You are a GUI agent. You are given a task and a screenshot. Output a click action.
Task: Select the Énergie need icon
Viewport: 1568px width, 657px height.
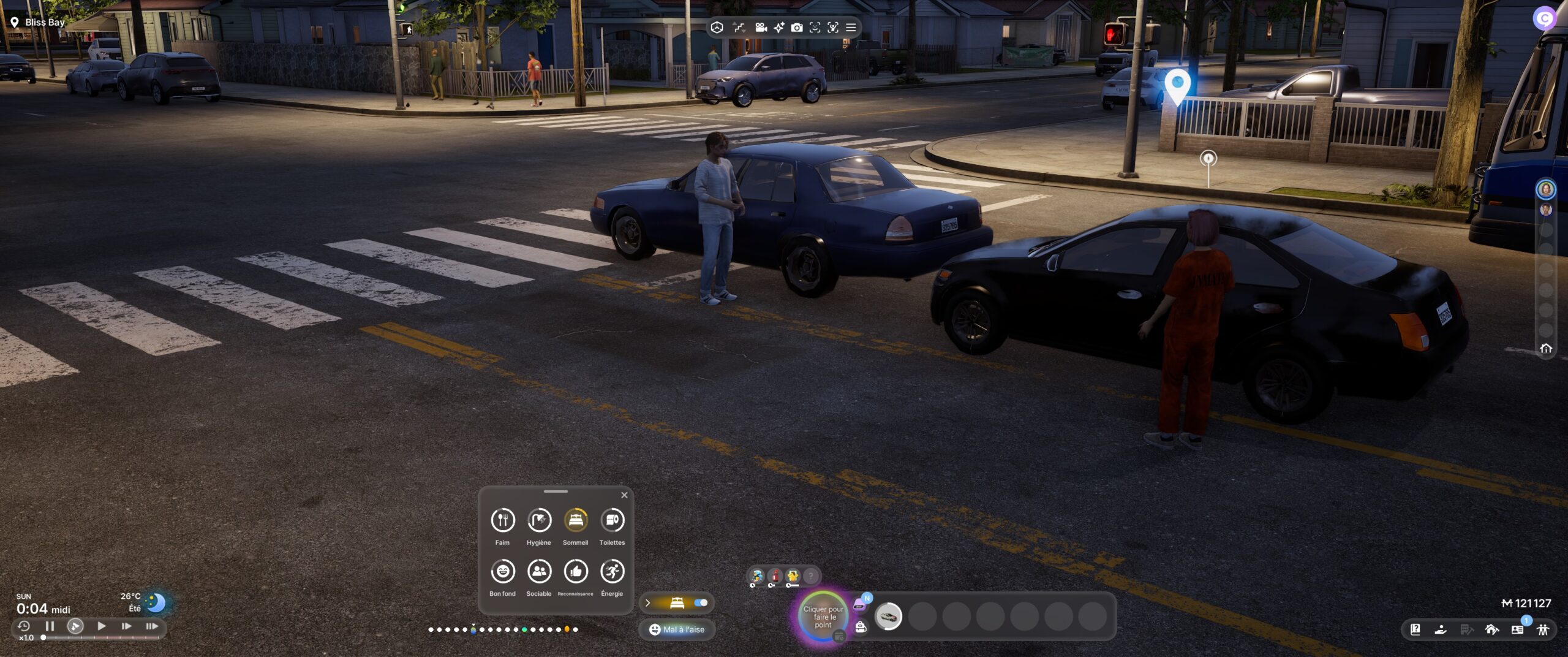tap(612, 572)
